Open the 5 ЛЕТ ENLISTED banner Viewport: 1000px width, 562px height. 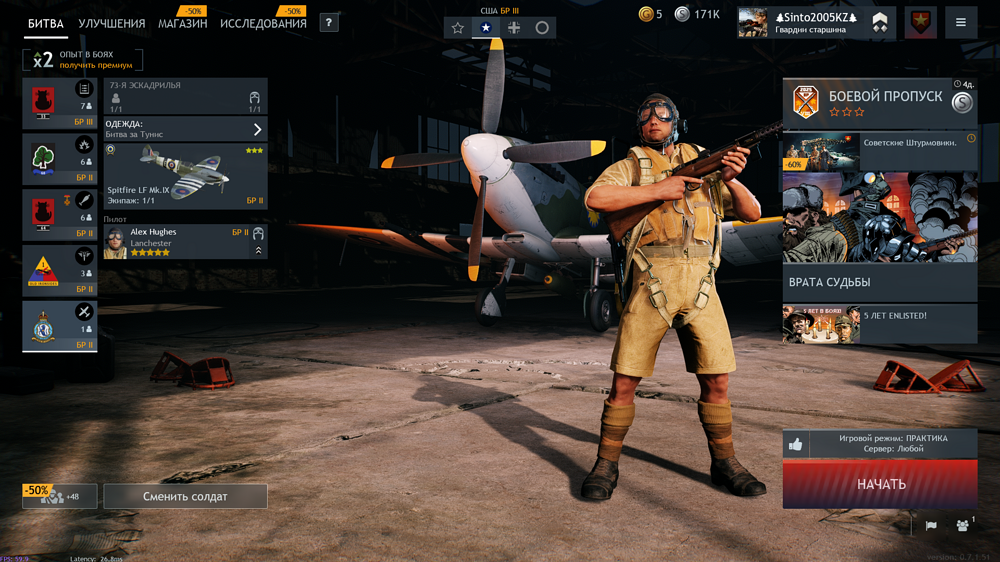pos(879,324)
